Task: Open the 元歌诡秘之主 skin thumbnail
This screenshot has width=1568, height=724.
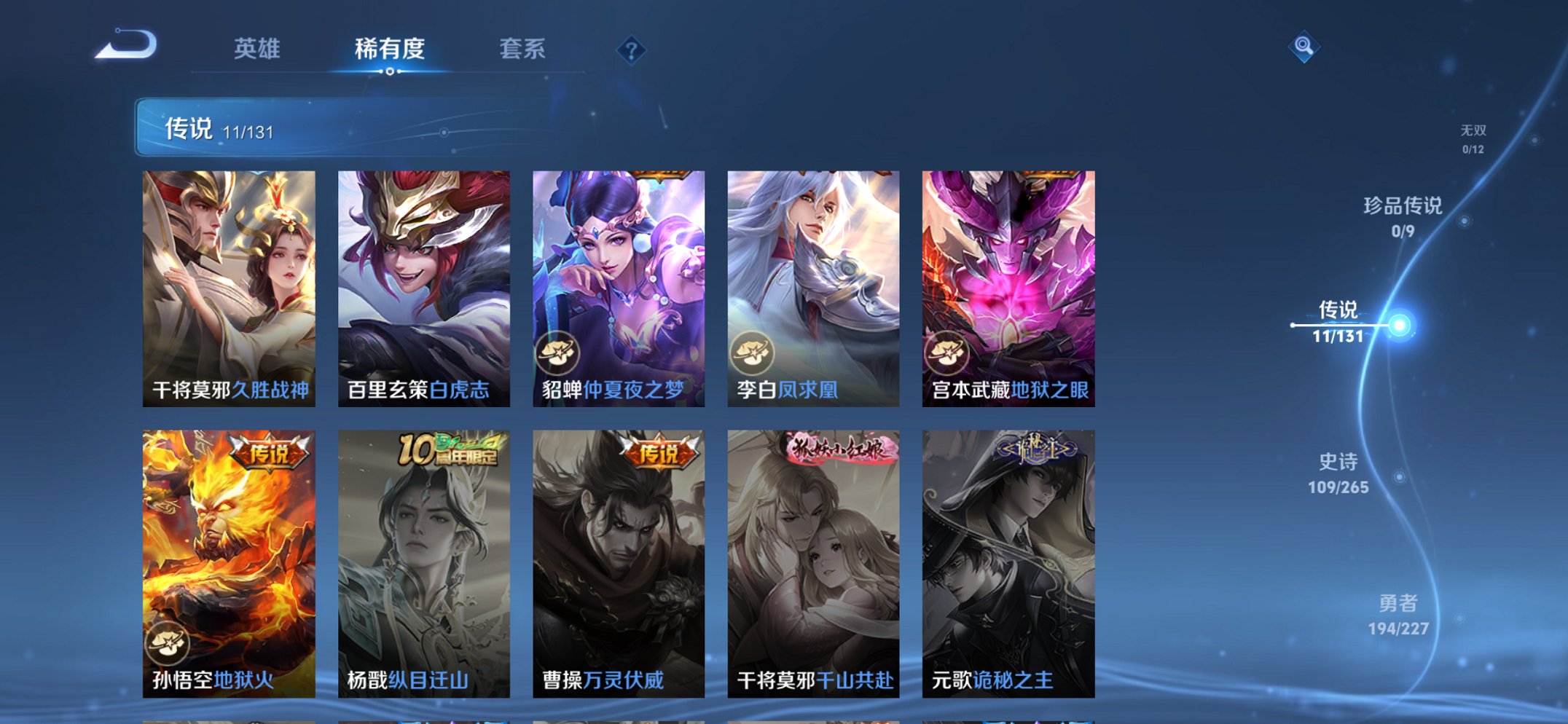Action: click(1006, 561)
